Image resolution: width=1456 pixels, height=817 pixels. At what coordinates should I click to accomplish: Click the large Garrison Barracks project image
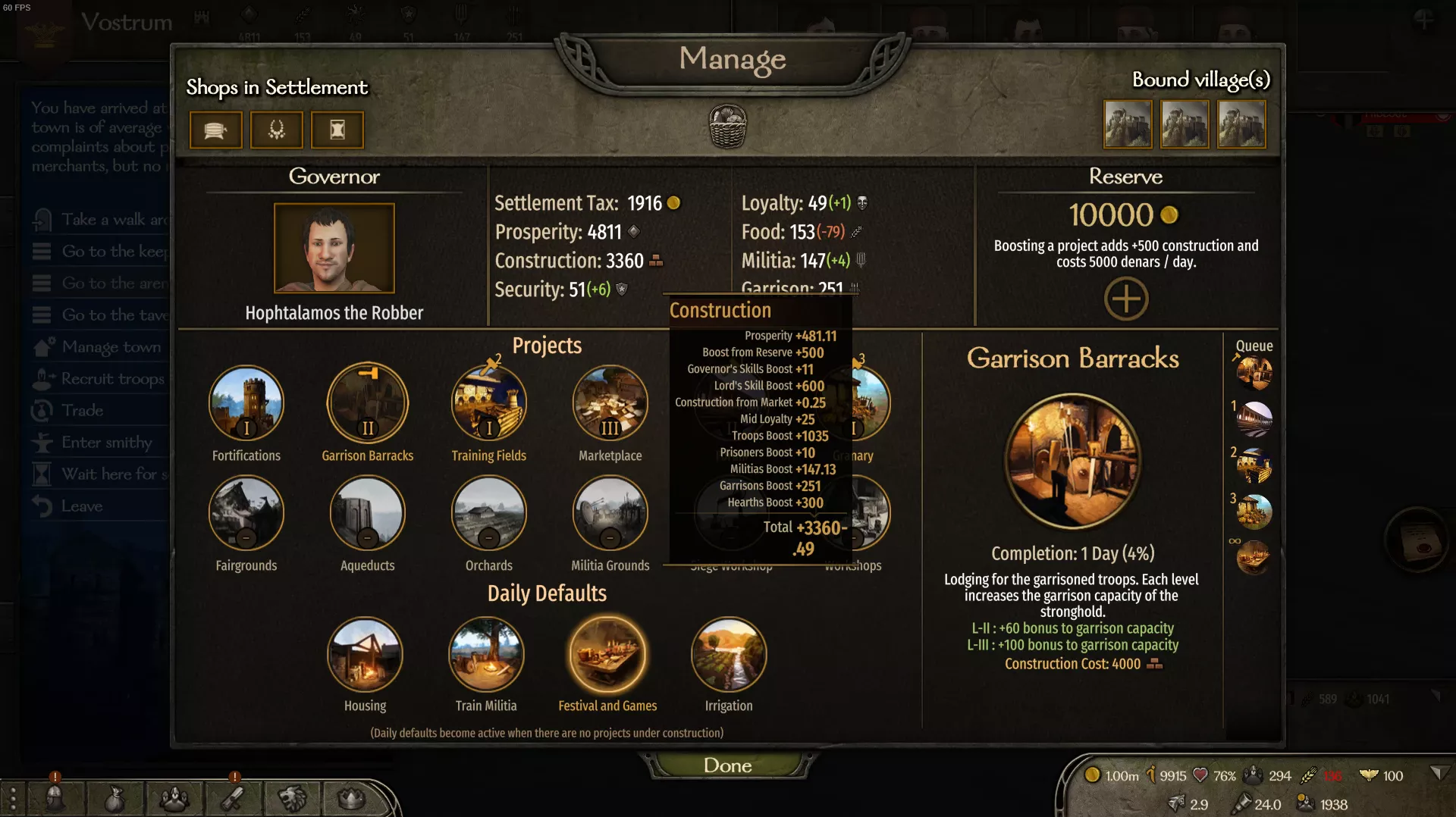click(x=1072, y=460)
